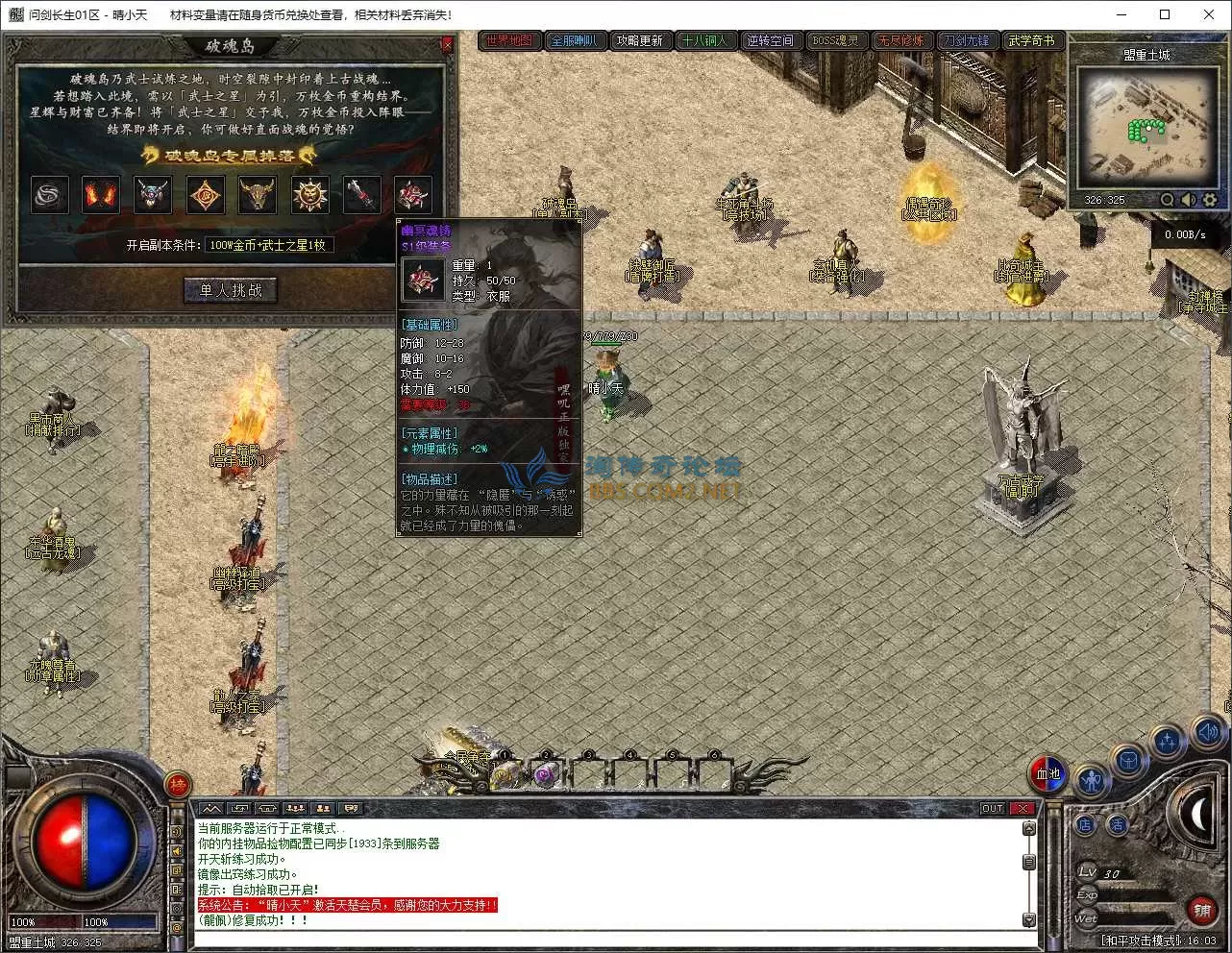The width and height of the screenshot is (1232, 953).
Task: Close the 破魂岛 panel
Action: point(447,45)
